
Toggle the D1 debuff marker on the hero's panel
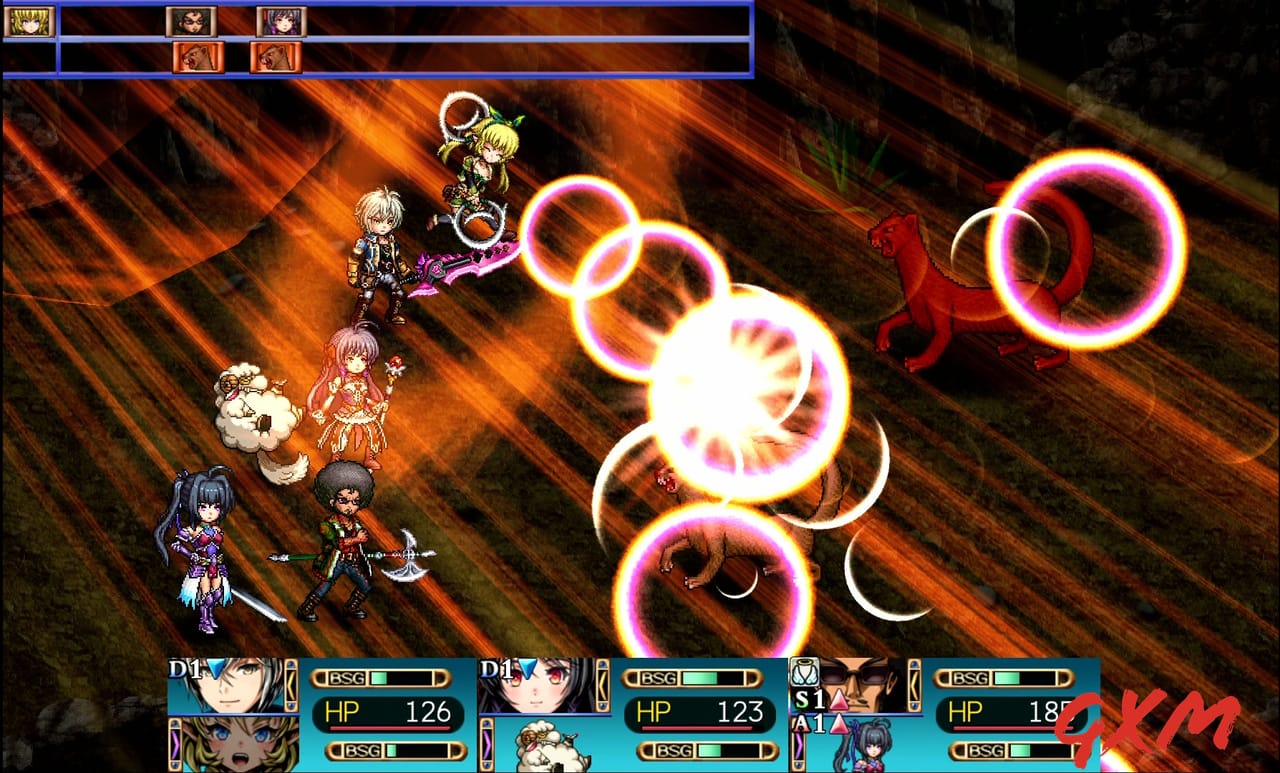click(186, 666)
